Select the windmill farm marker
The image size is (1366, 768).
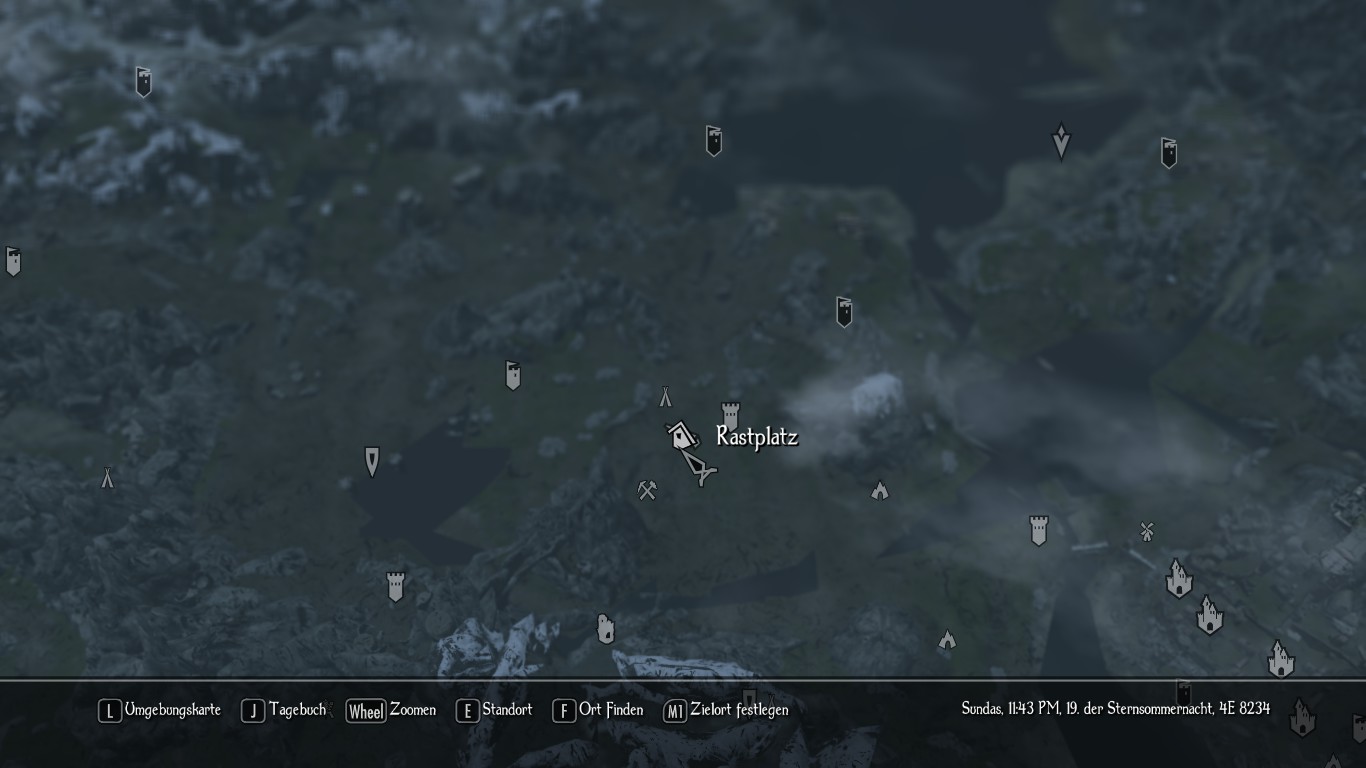(x=1147, y=531)
